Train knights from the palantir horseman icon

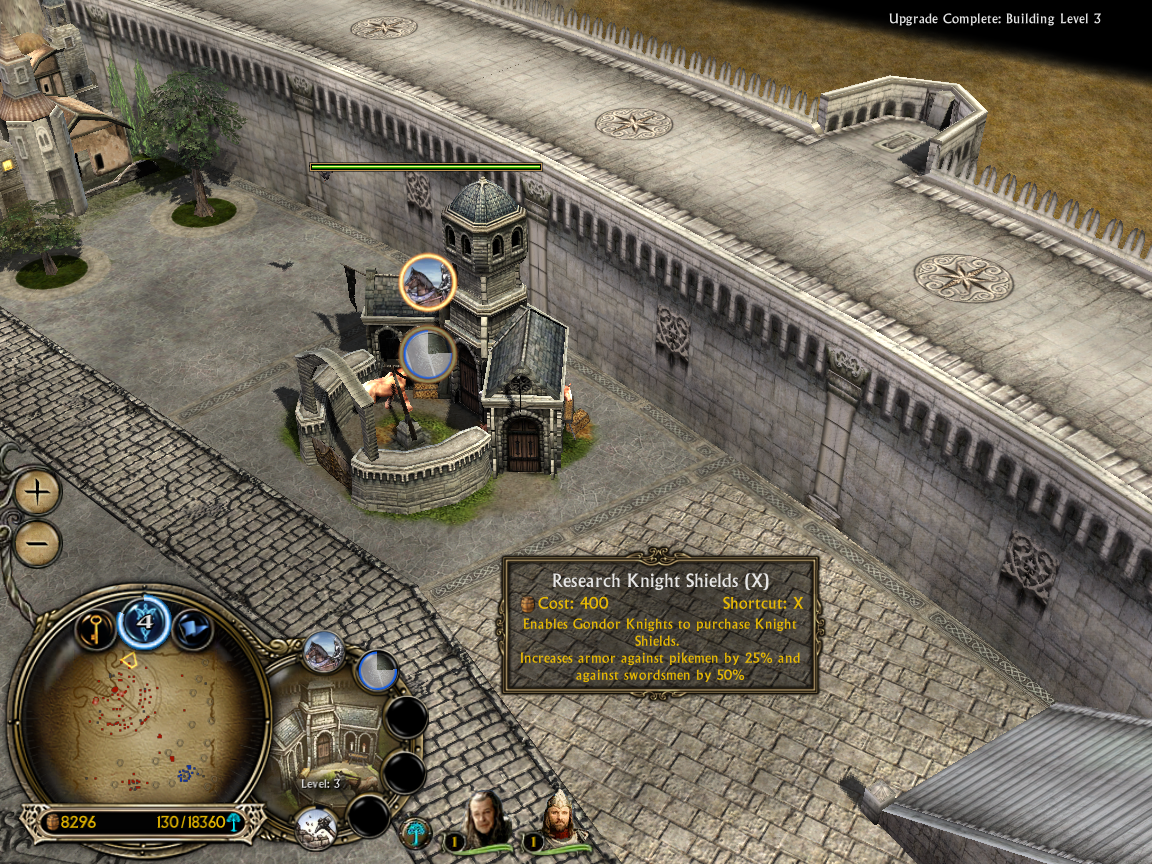point(324,652)
